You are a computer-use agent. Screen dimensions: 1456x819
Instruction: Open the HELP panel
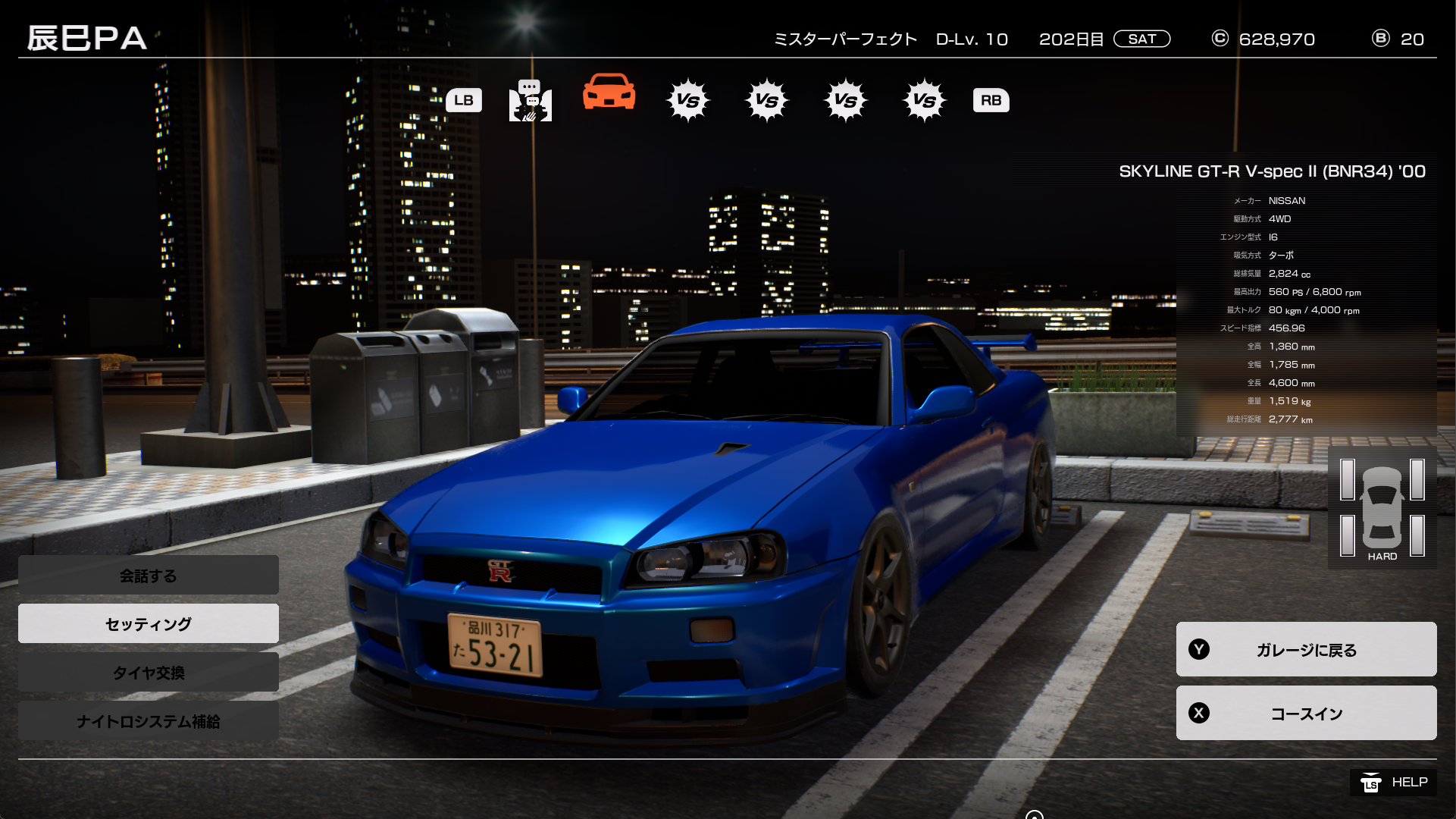(x=1393, y=783)
